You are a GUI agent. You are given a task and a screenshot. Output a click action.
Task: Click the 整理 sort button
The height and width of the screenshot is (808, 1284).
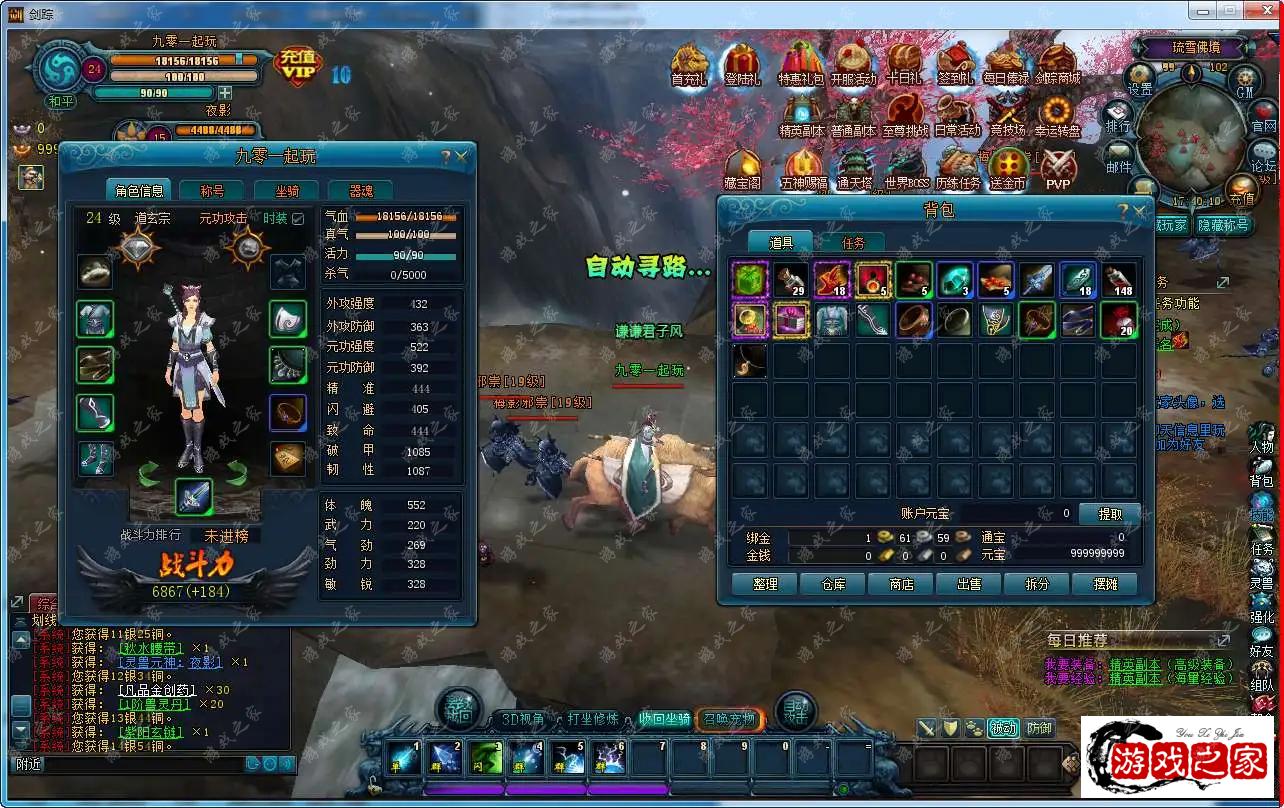[x=765, y=584]
